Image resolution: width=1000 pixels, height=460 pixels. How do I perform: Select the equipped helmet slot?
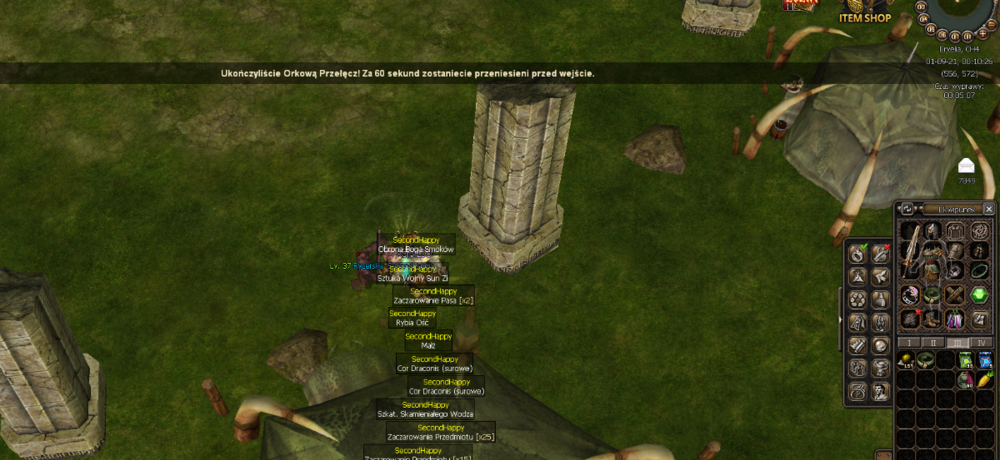932,232
